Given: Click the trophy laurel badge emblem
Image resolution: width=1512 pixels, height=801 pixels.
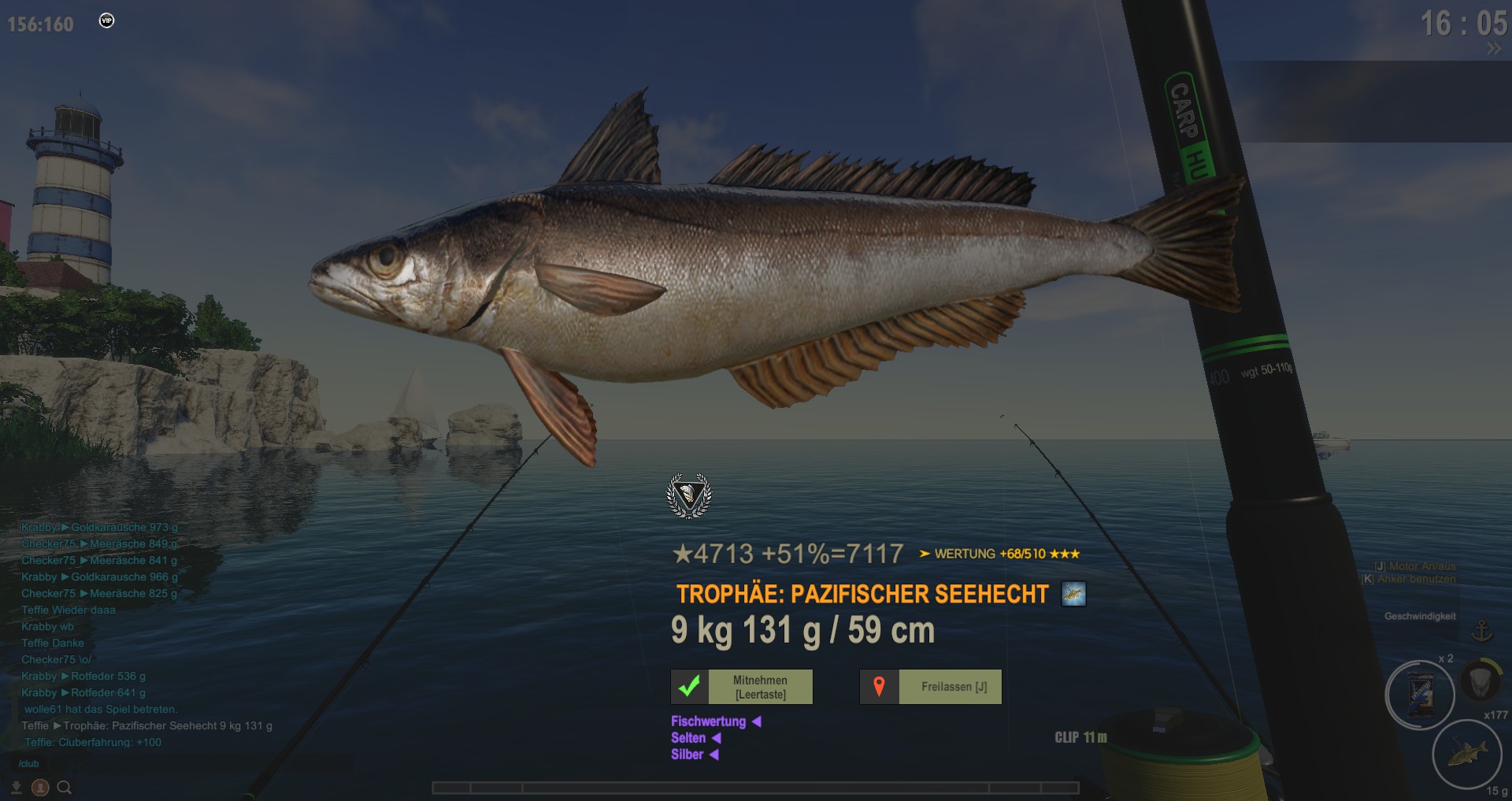Looking at the screenshot, I should click(689, 496).
